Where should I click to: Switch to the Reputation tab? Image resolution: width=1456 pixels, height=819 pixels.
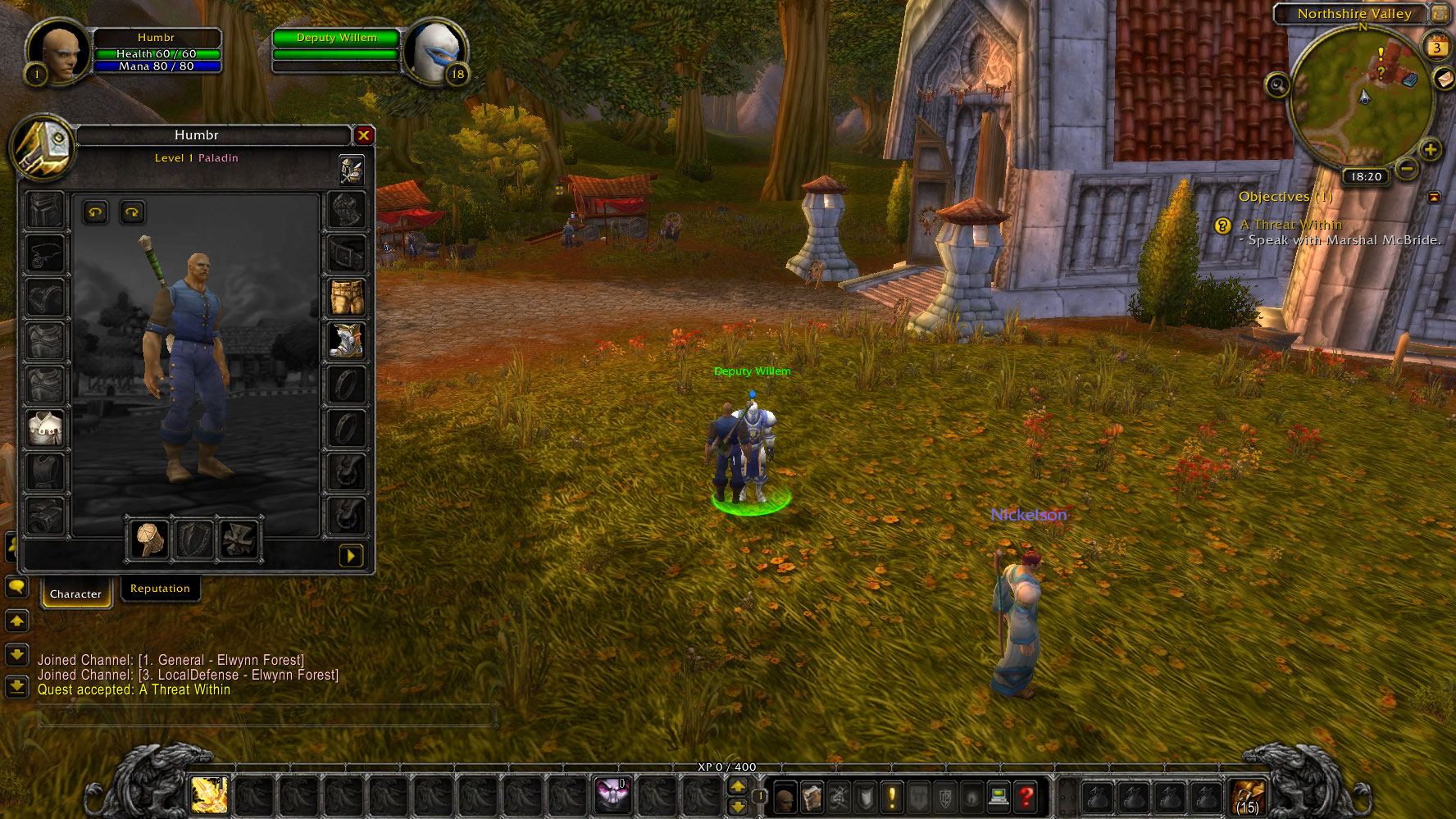[160, 589]
